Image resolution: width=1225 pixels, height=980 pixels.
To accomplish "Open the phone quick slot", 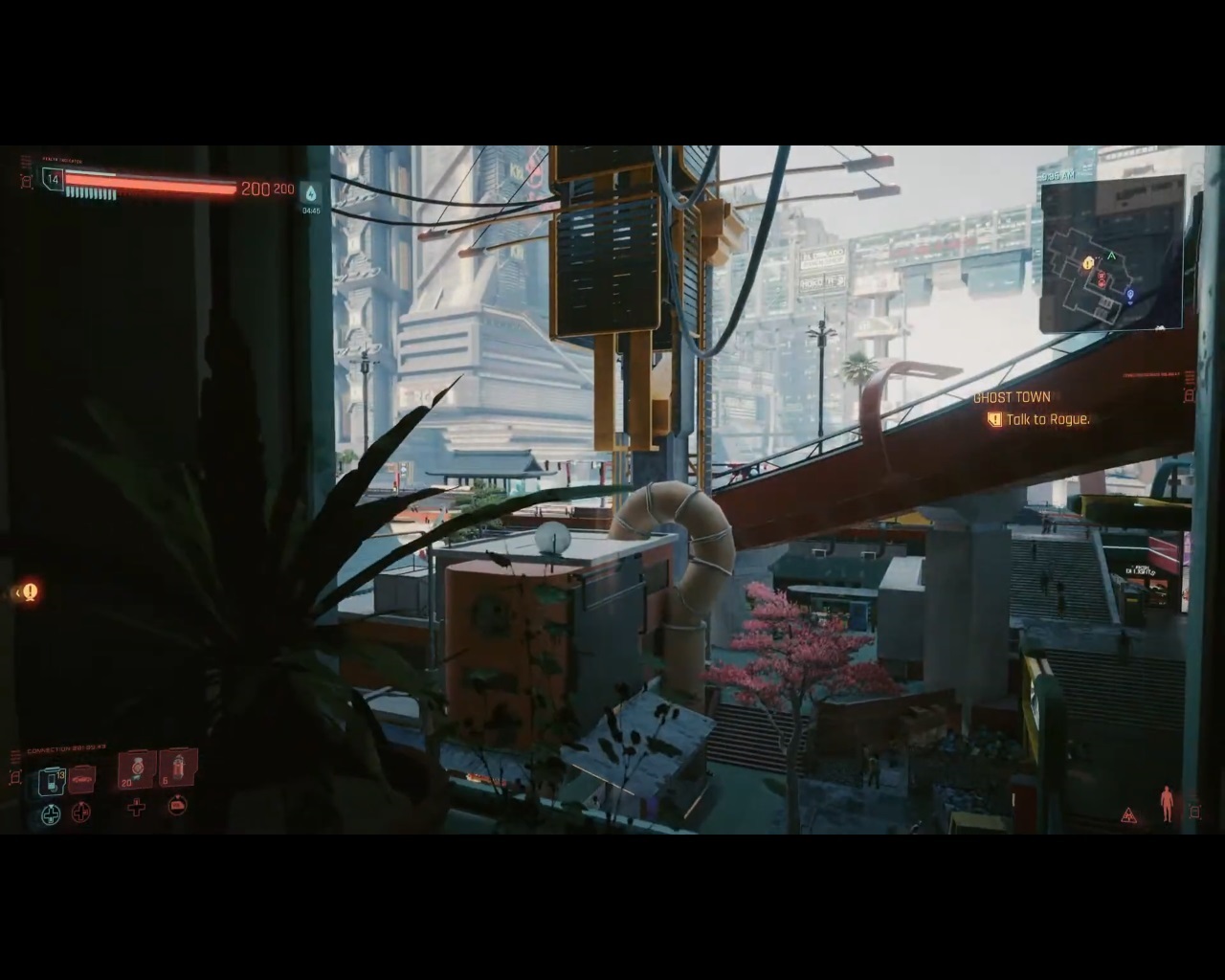I will [x=51, y=782].
